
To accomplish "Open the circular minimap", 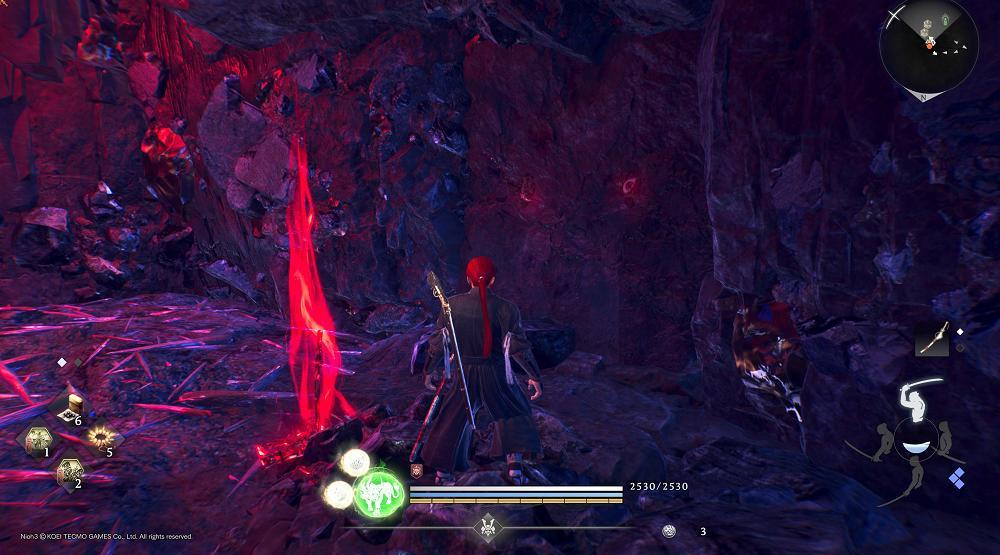I will click(x=928, y=47).
